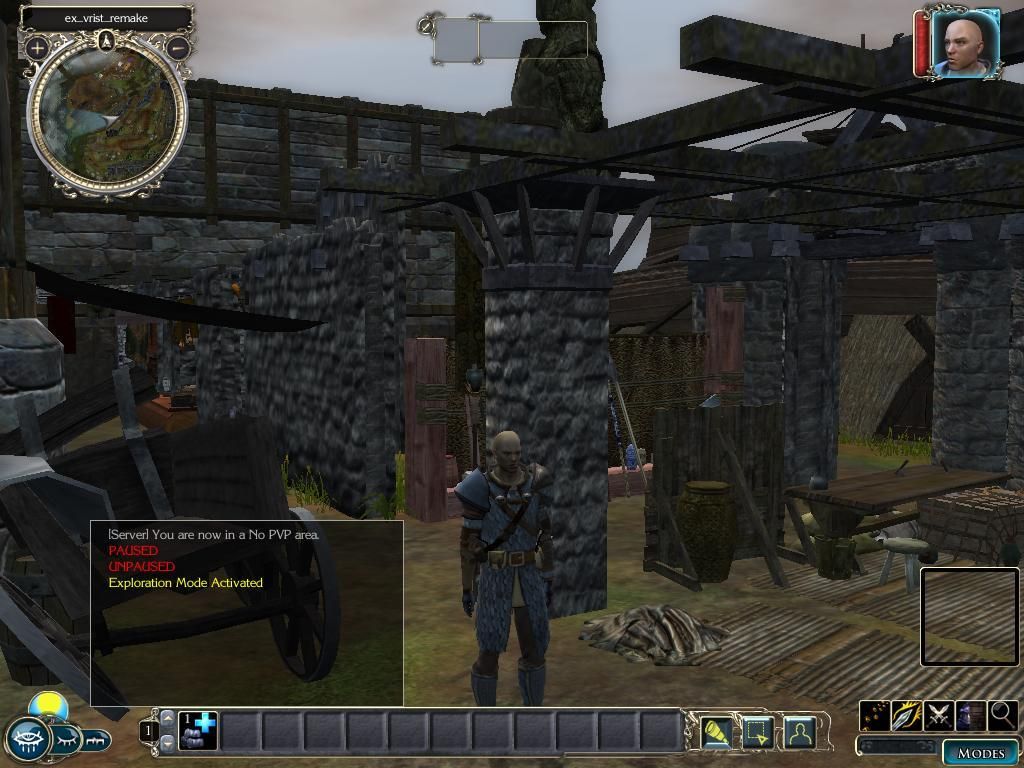Go to the next hotbar page with the down arrow
The height and width of the screenshot is (768, 1024).
pos(167,744)
